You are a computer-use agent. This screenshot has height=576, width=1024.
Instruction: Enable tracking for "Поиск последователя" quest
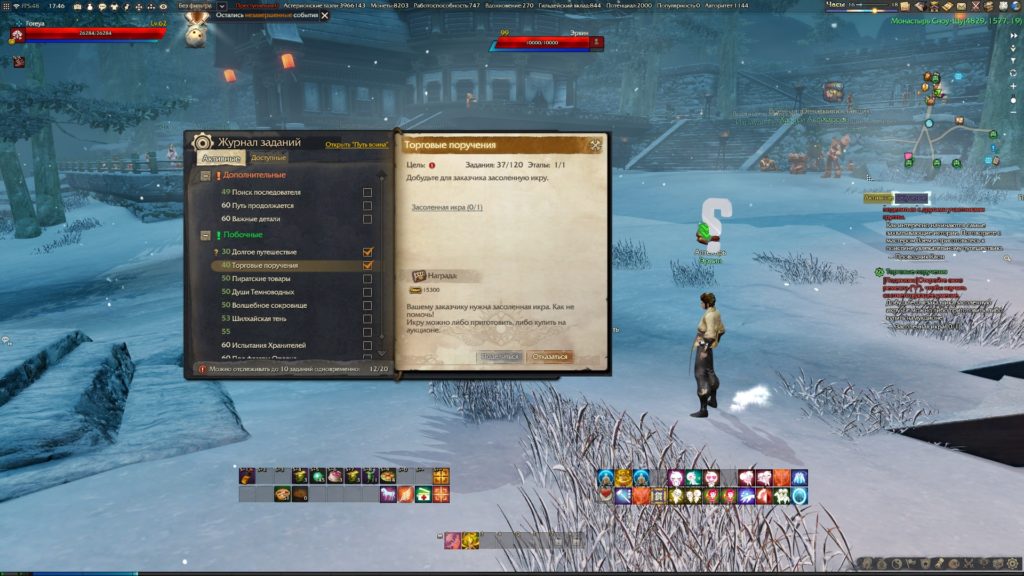click(x=368, y=192)
